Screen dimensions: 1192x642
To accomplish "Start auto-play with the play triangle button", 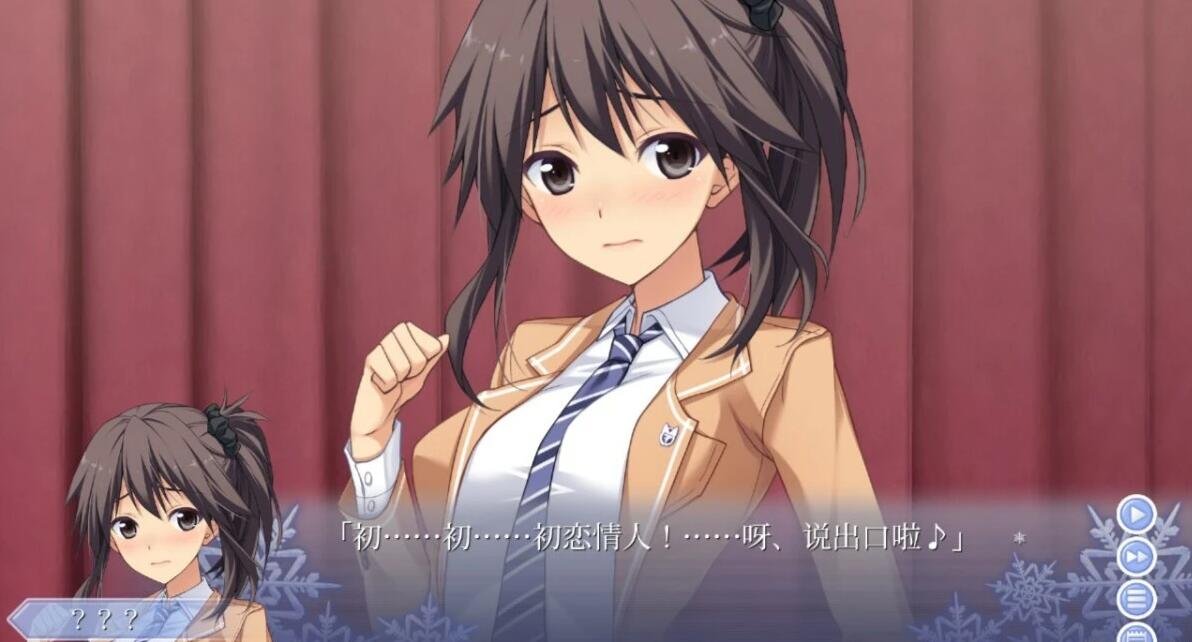I will pyautogui.click(x=1136, y=515).
